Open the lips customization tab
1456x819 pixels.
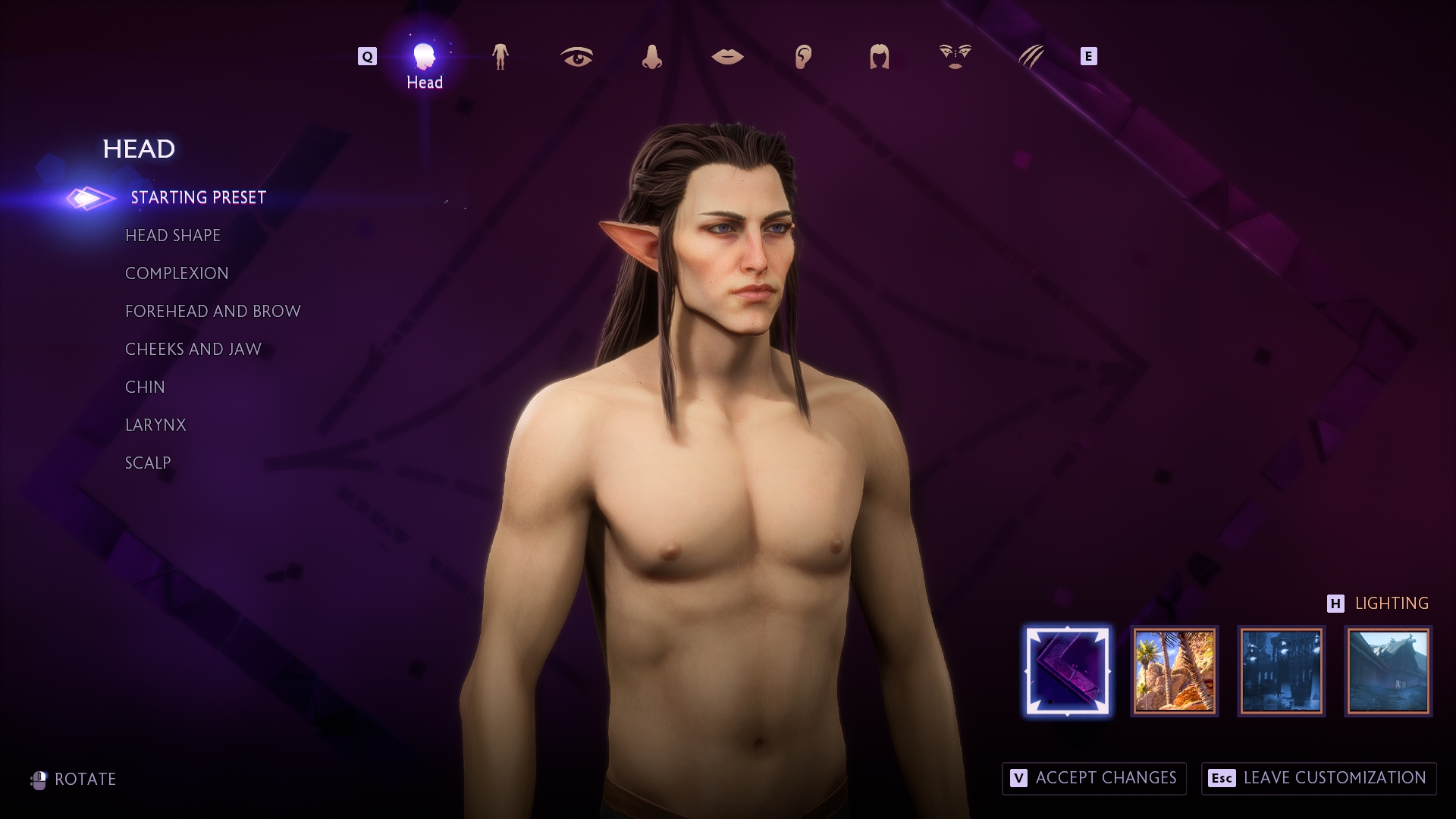[727, 57]
